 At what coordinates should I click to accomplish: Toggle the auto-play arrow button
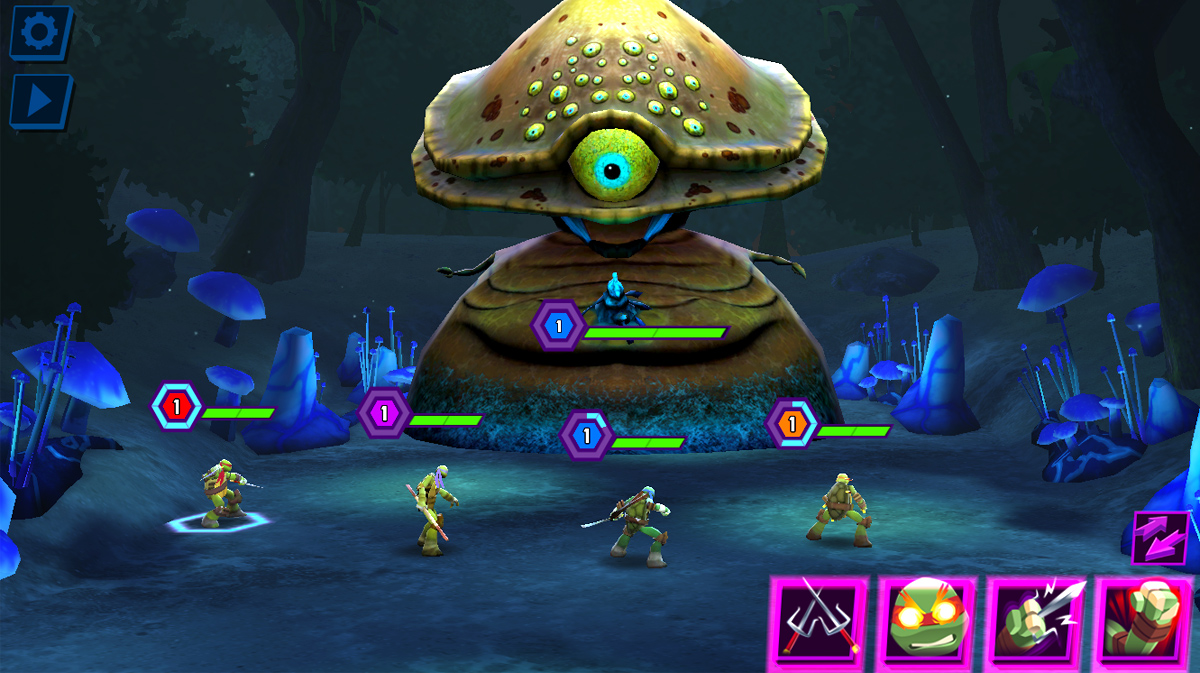[x=40, y=101]
